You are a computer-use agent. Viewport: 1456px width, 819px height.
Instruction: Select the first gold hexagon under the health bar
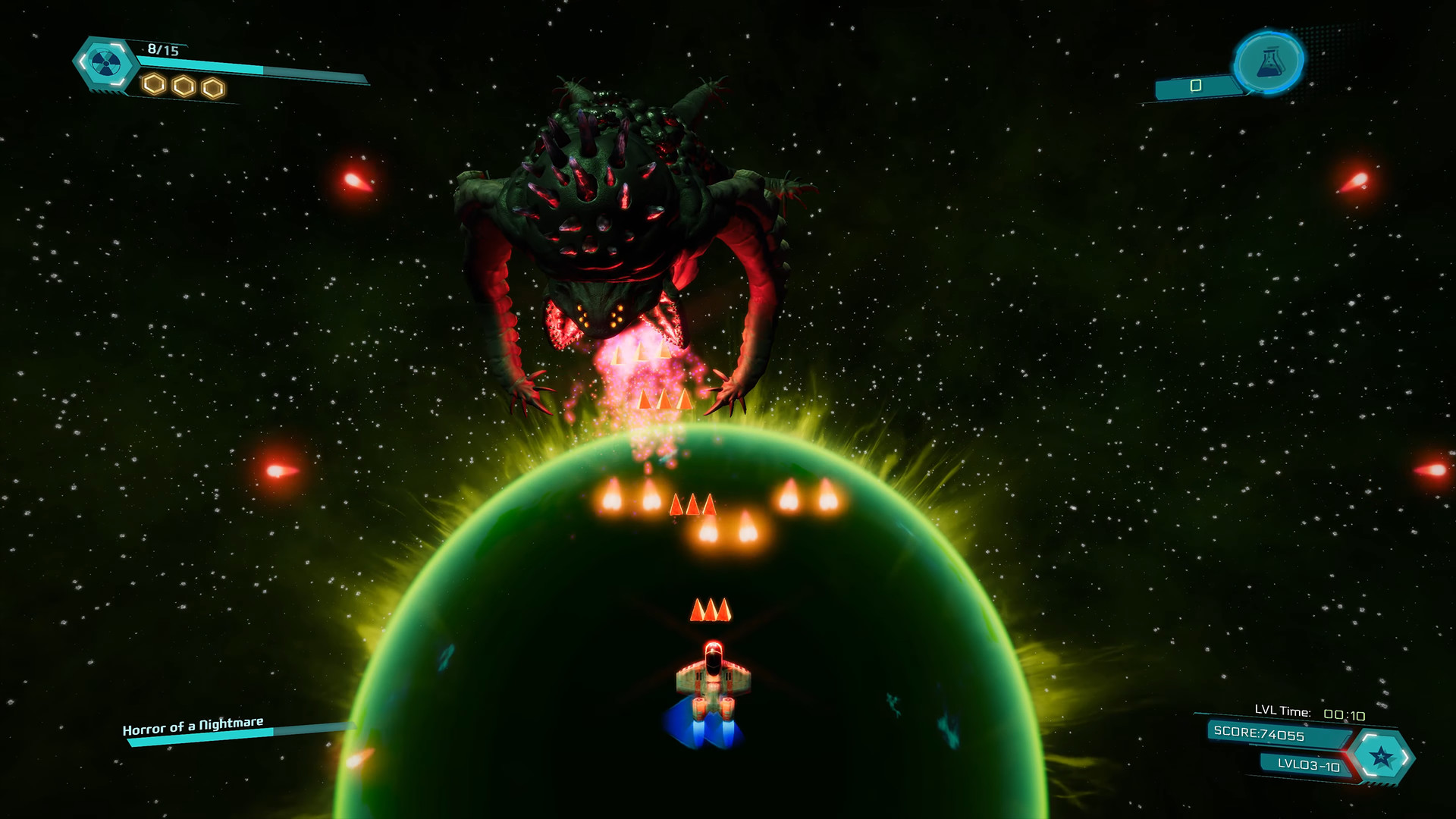tap(152, 86)
